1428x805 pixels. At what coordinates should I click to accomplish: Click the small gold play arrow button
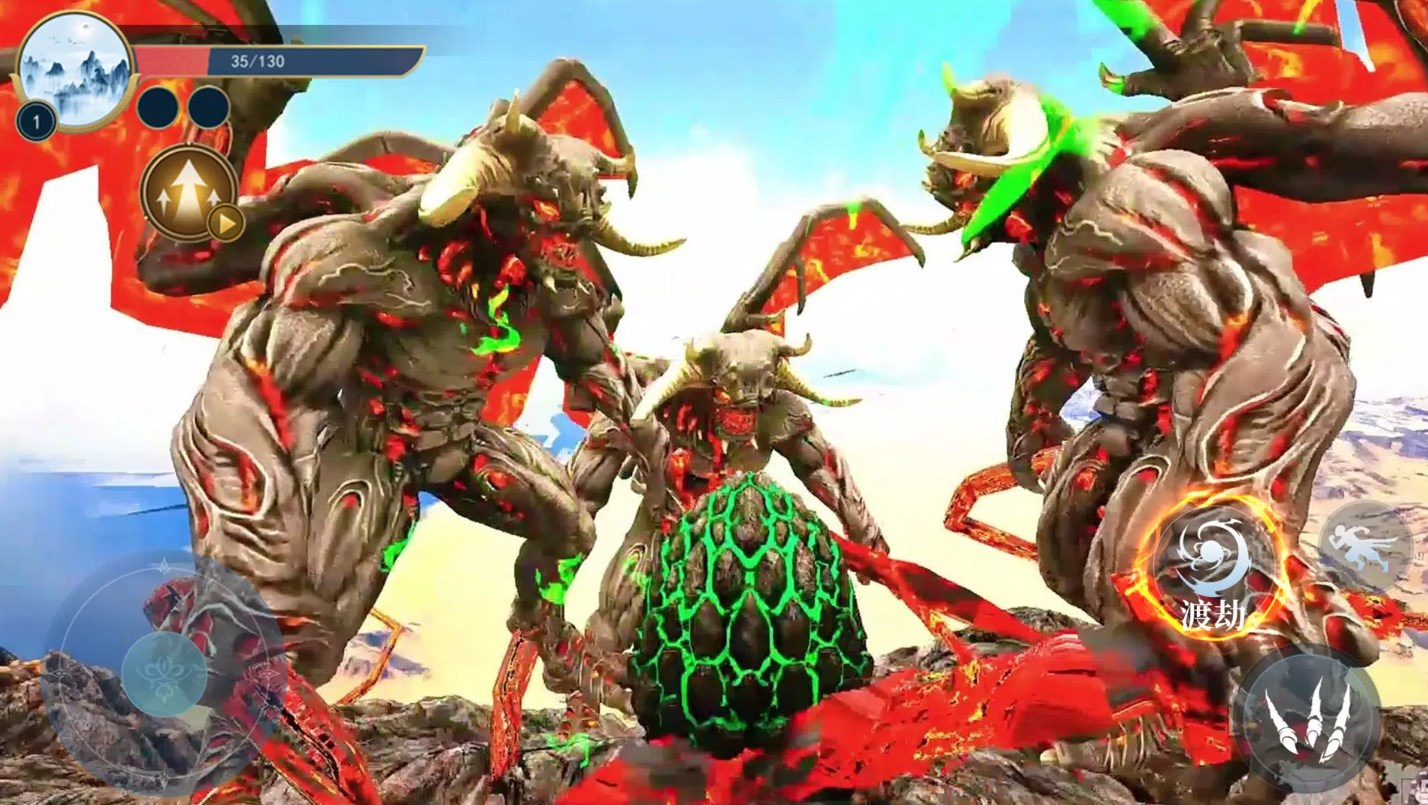click(226, 223)
